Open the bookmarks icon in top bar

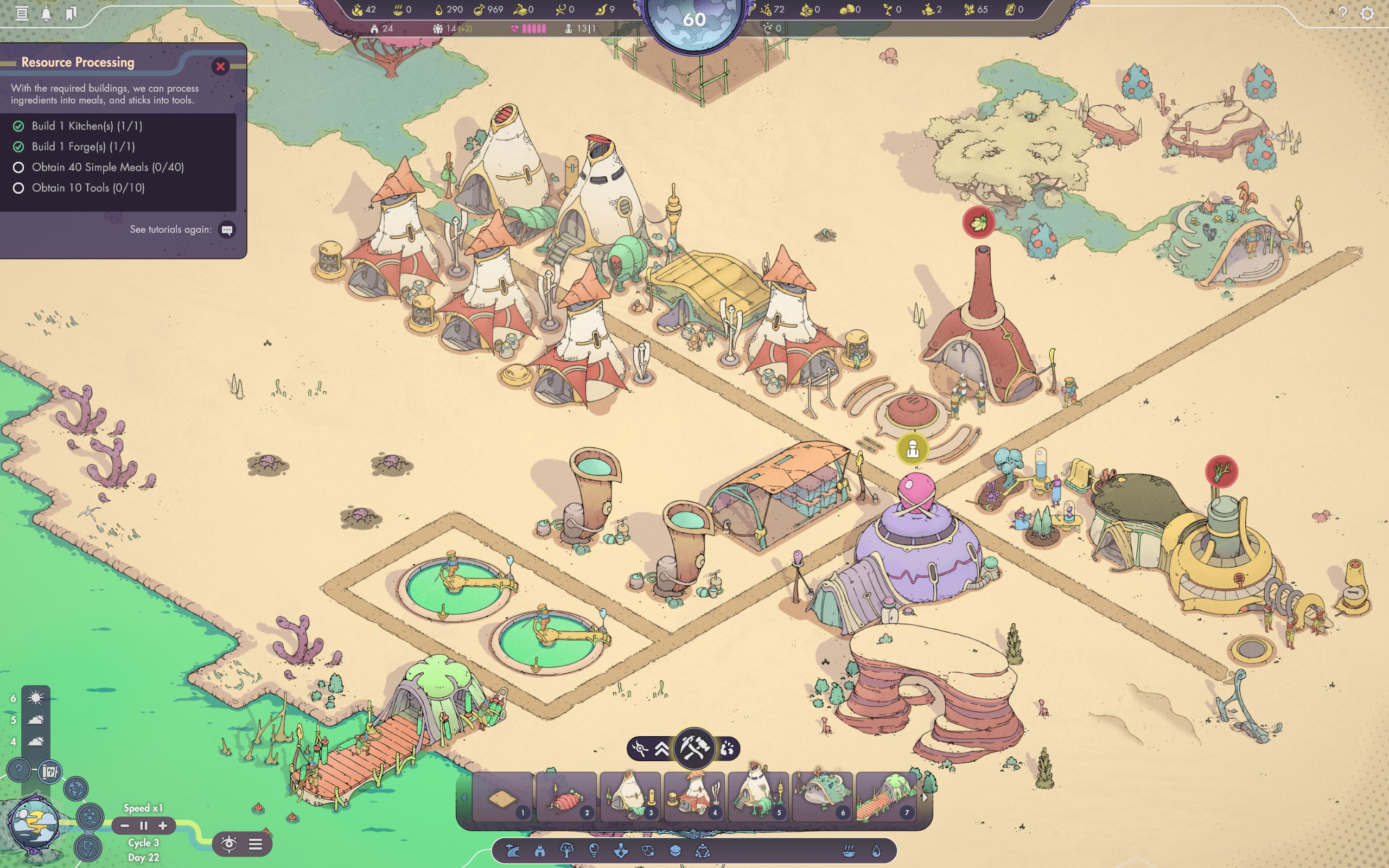point(71,13)
